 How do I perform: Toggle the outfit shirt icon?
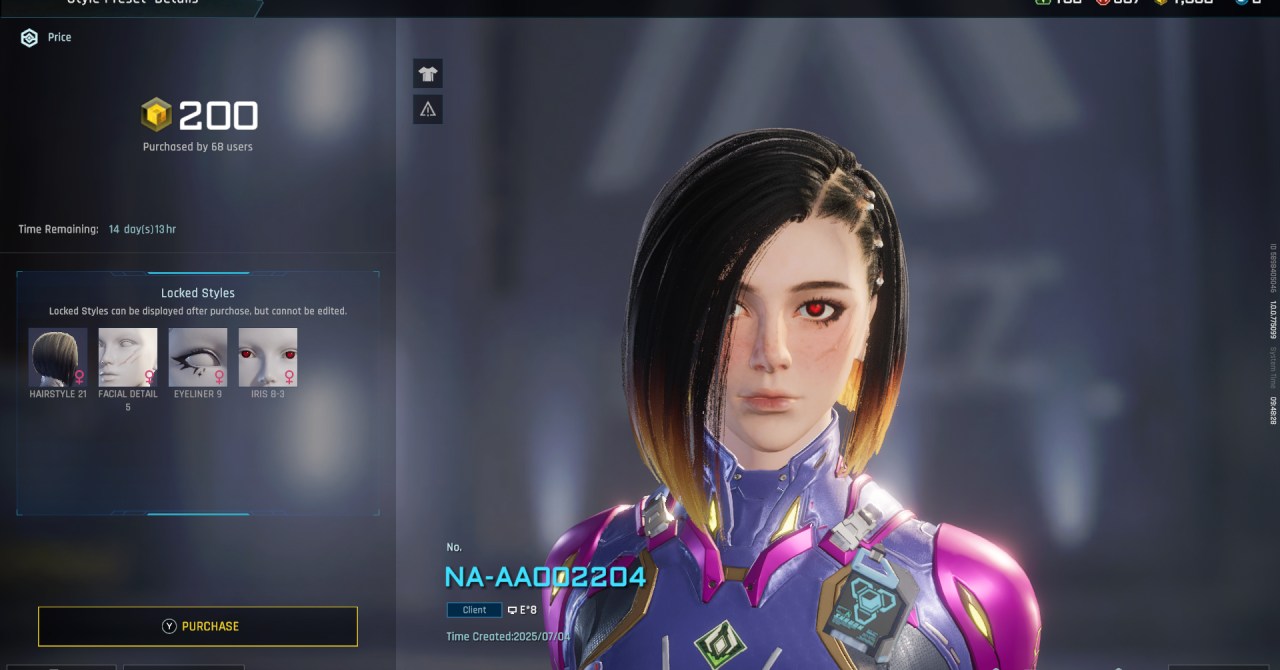[x=428, y=73]
